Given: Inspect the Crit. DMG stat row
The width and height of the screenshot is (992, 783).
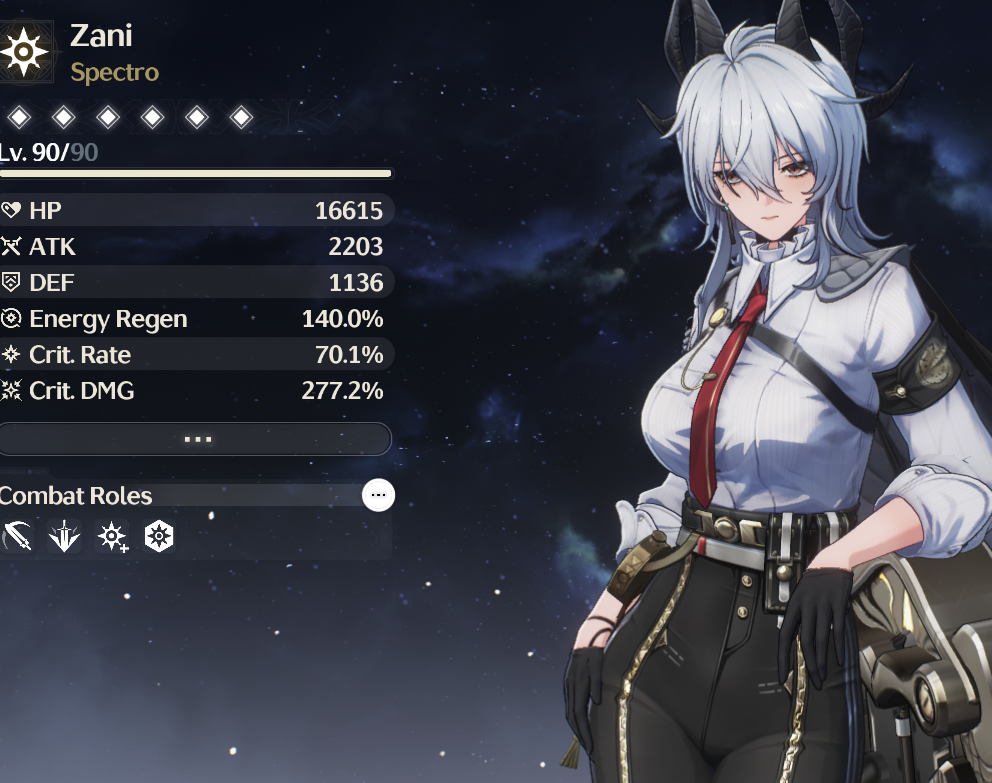Looking at the screenshot, I should coord(195,391).
